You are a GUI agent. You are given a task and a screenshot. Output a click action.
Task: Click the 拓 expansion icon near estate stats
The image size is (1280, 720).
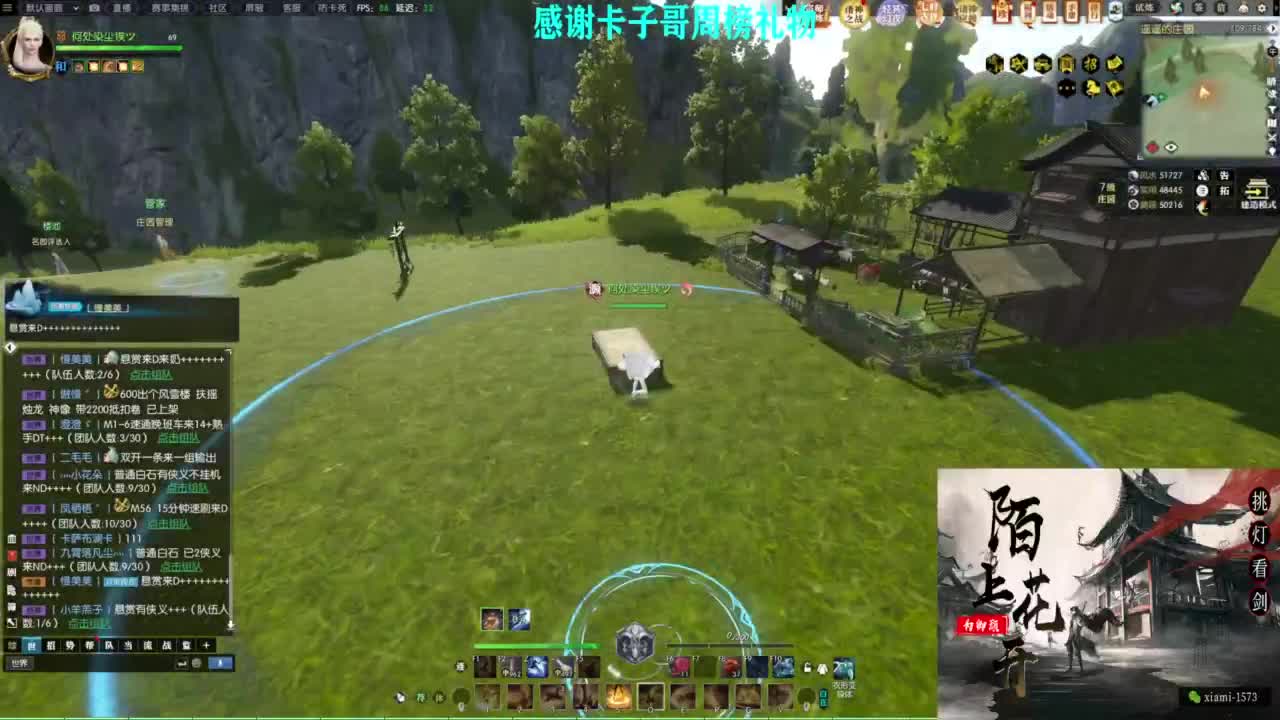[1225, 190]
